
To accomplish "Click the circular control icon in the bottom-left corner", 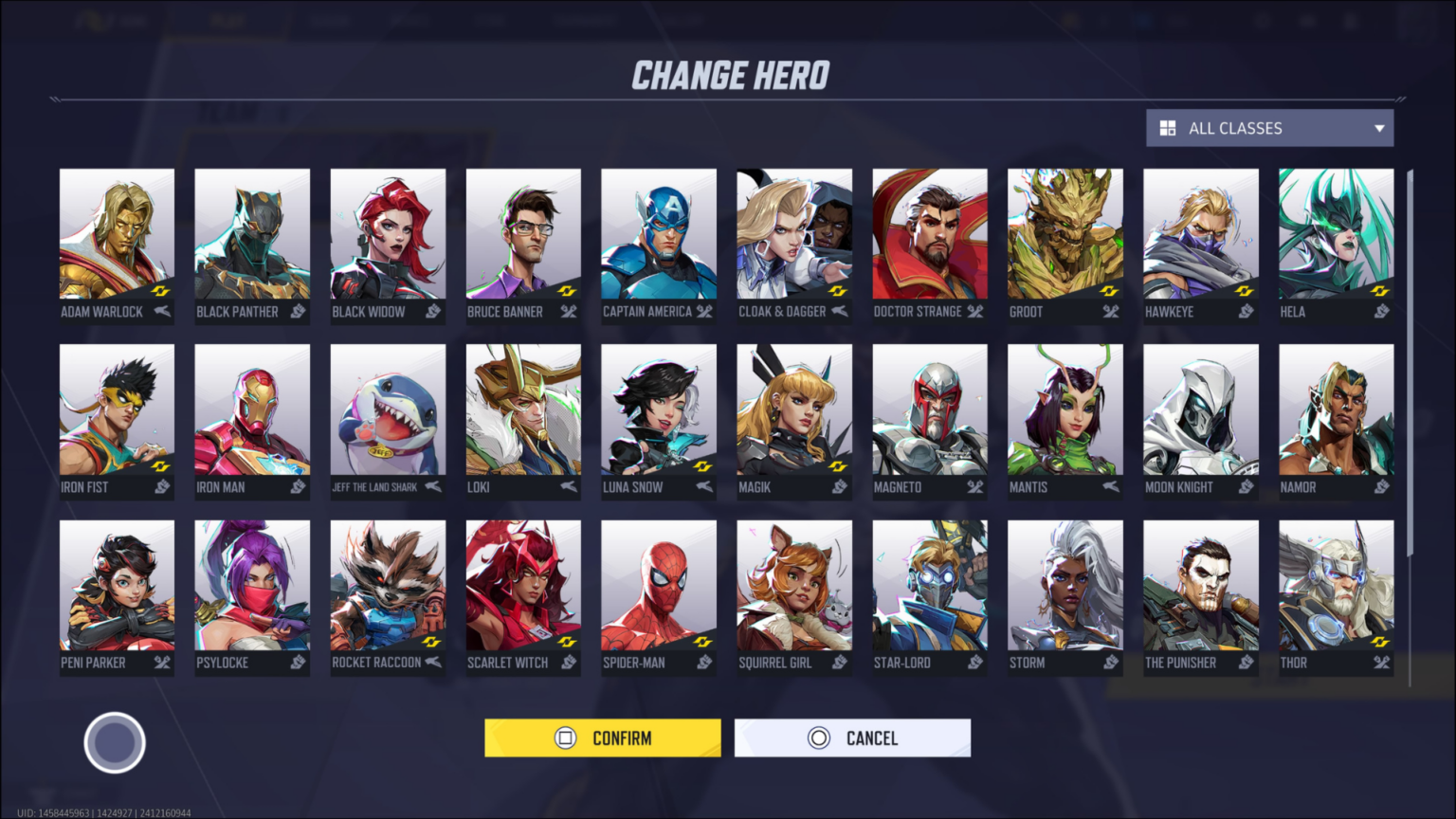I will point(114,742).
